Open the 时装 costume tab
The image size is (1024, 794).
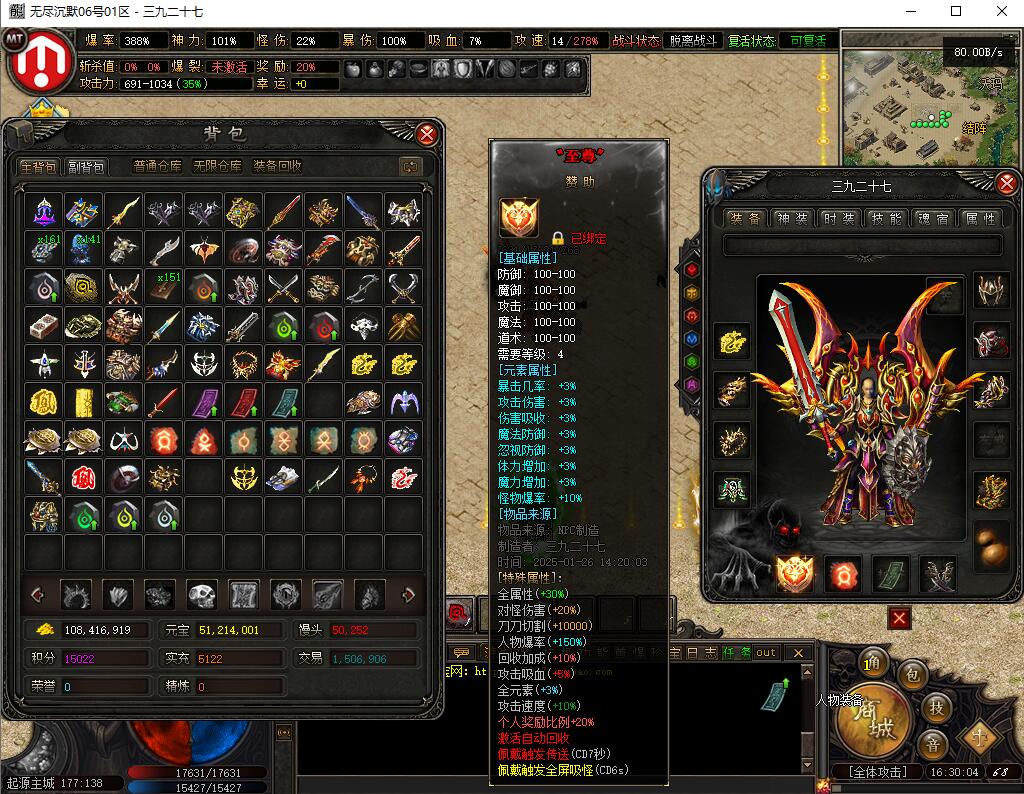pos(838,218)
